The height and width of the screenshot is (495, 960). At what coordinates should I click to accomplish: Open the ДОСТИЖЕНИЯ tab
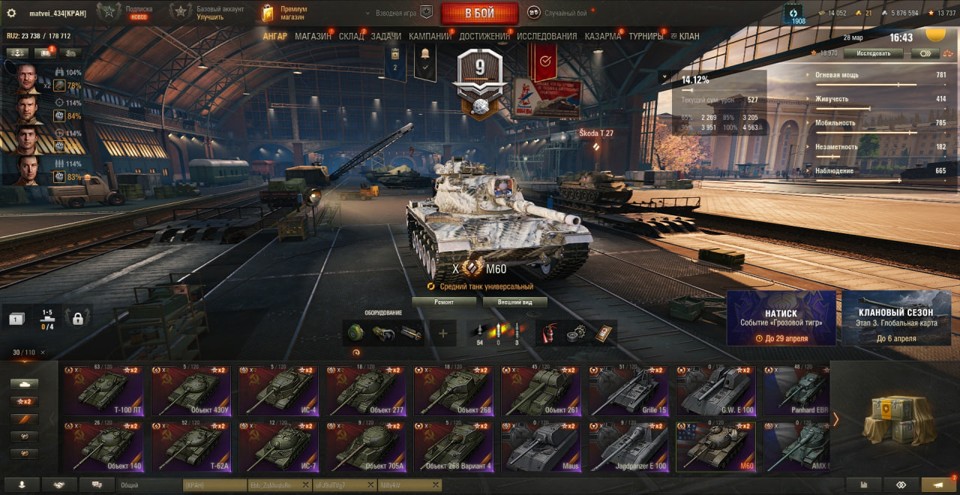click(484, 36)
